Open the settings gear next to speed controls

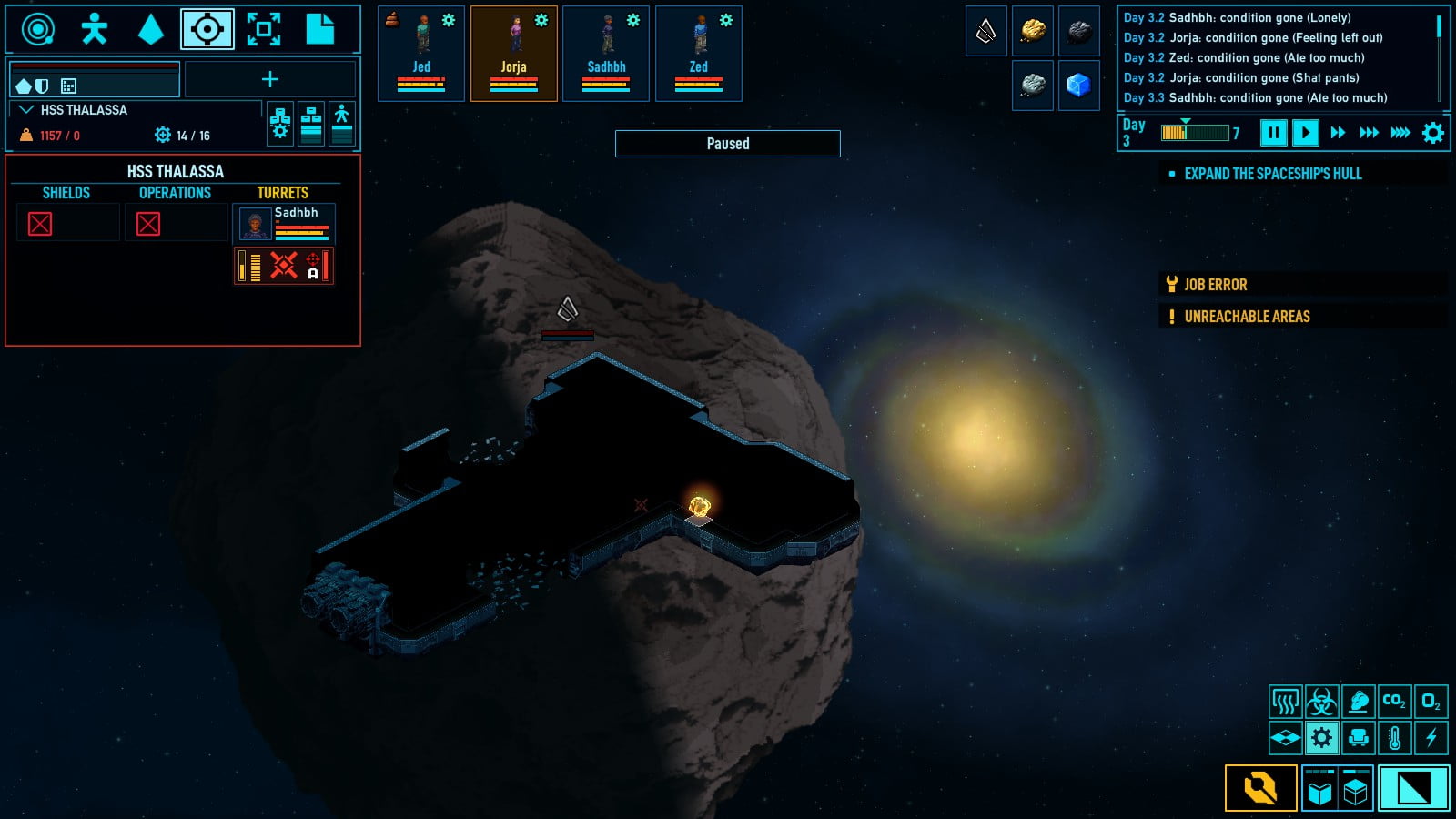(x=1433, y=133)
